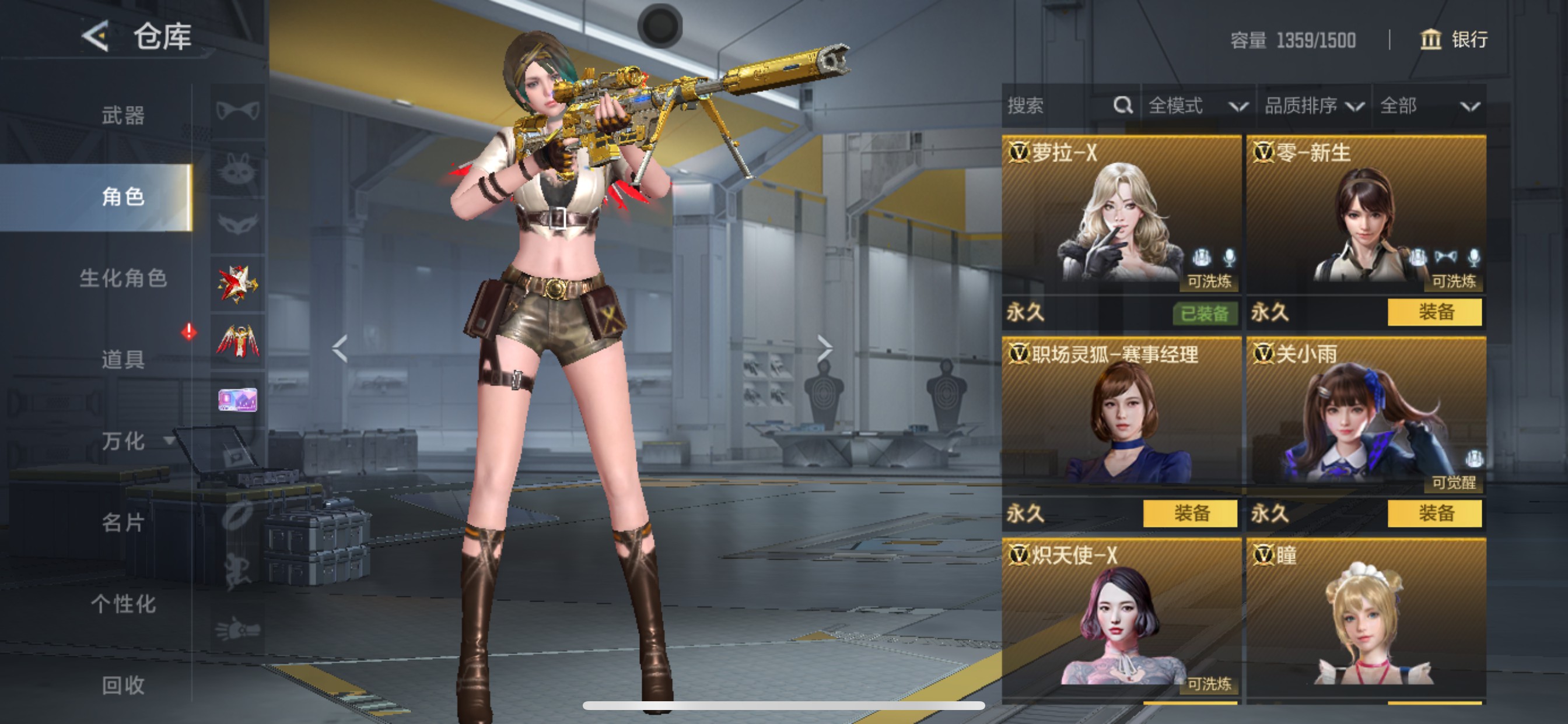This screenshot has width=1568, height=724.
Task: Equip the 零-新生 character
Action: pos(1434,312)
